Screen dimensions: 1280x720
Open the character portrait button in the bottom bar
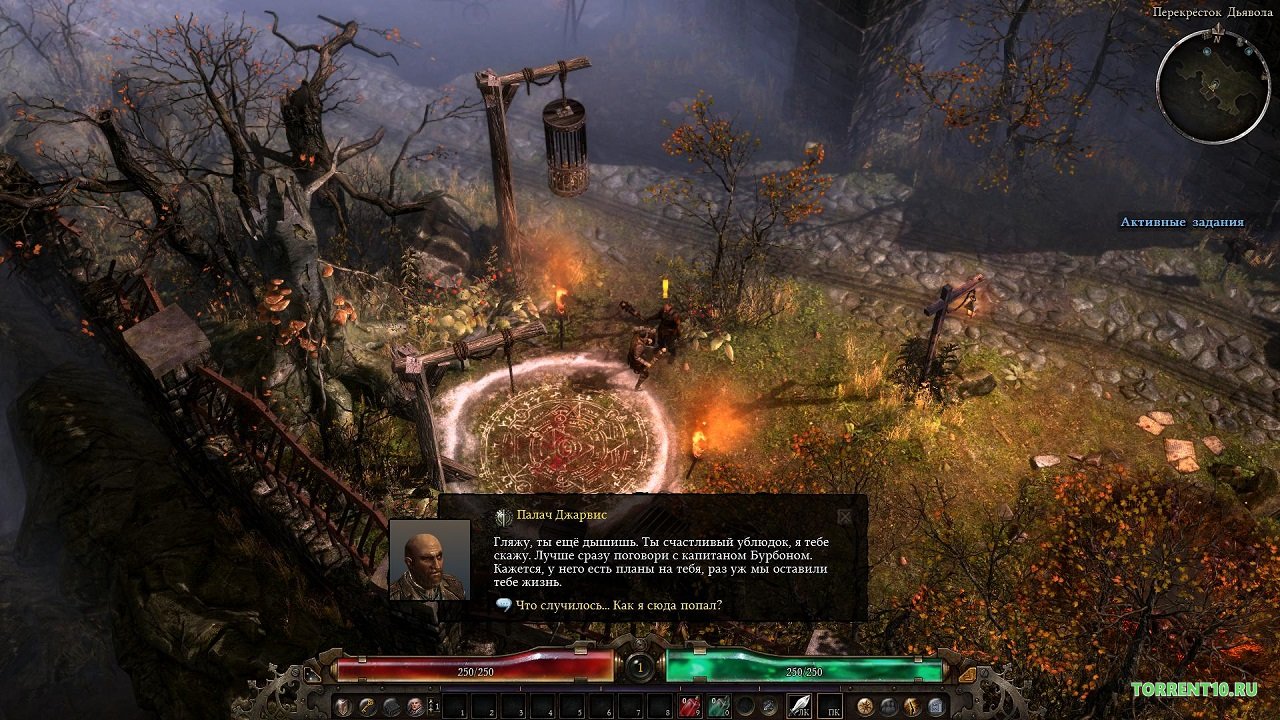(x=415, y=707)
